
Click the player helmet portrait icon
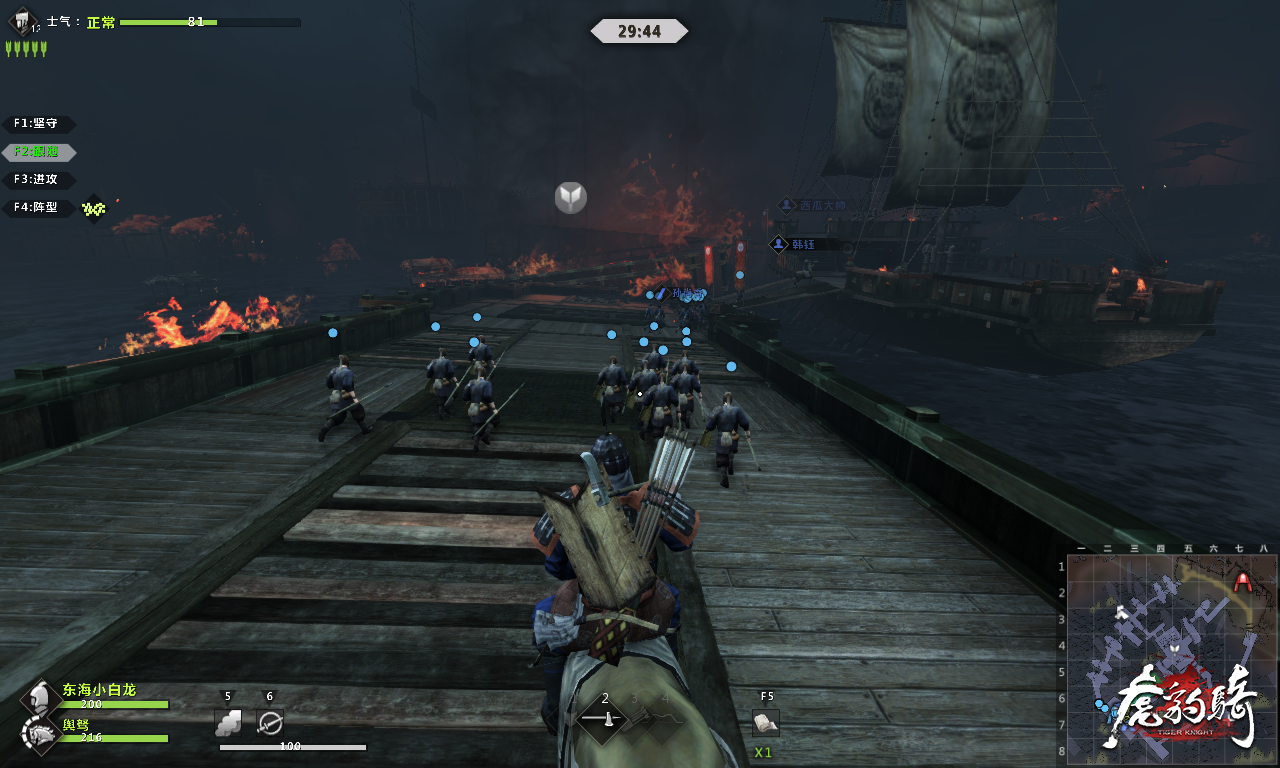[x=39, y=697]
